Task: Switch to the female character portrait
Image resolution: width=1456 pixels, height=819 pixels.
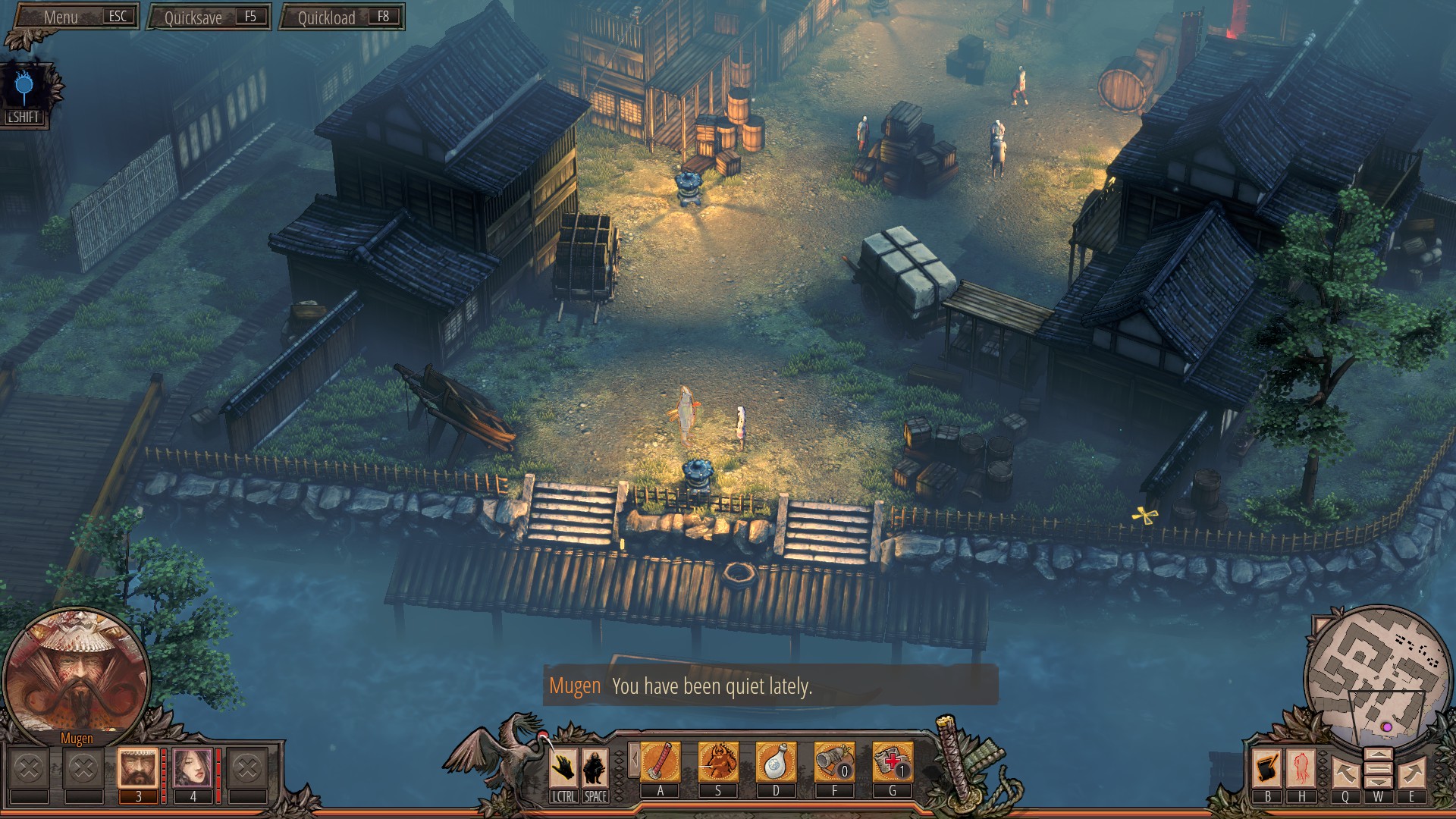Action: [193, 767]
